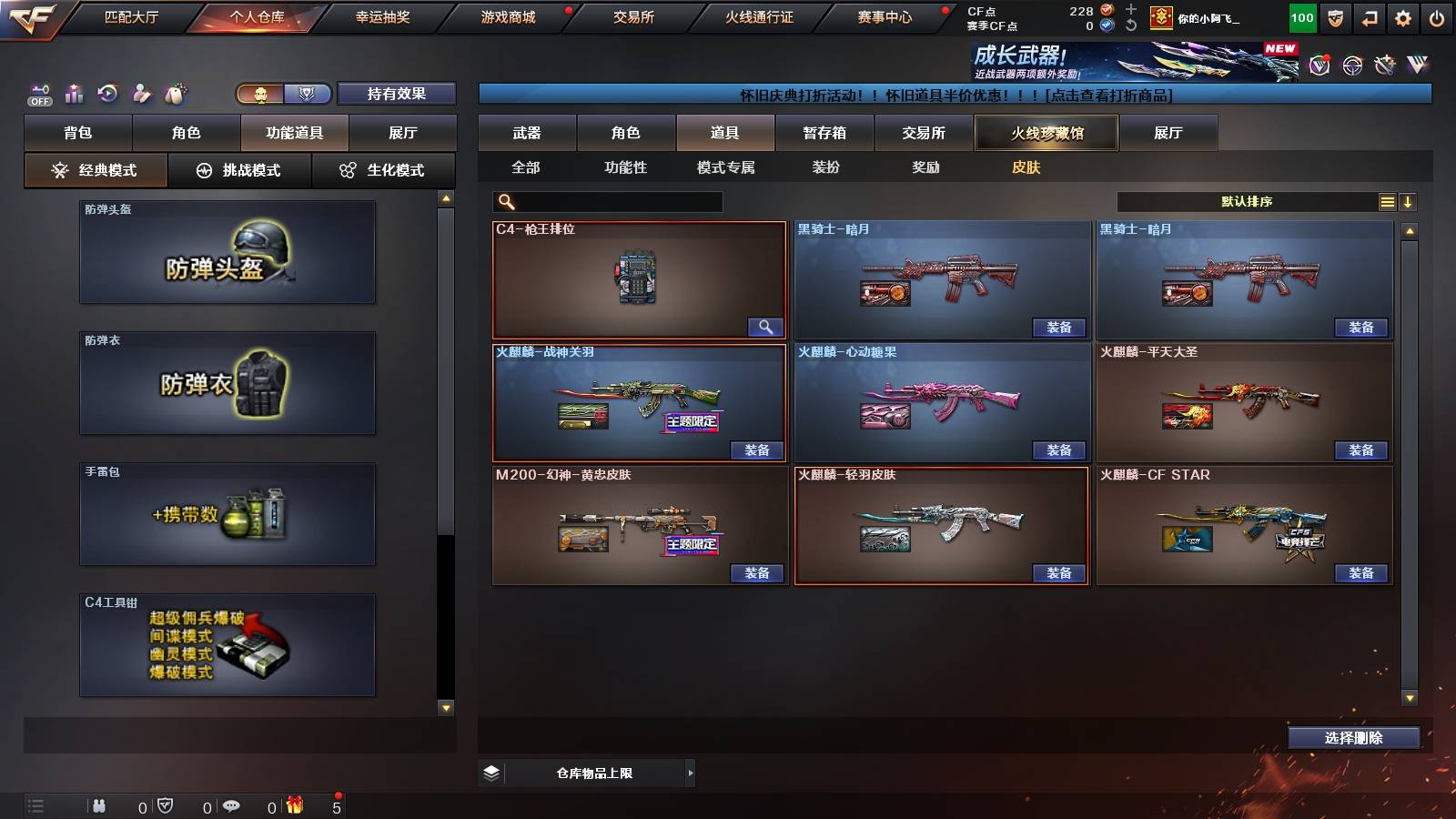
Task: Switch to the trophy view in the avatar toggle
Action: pos(308,94)
